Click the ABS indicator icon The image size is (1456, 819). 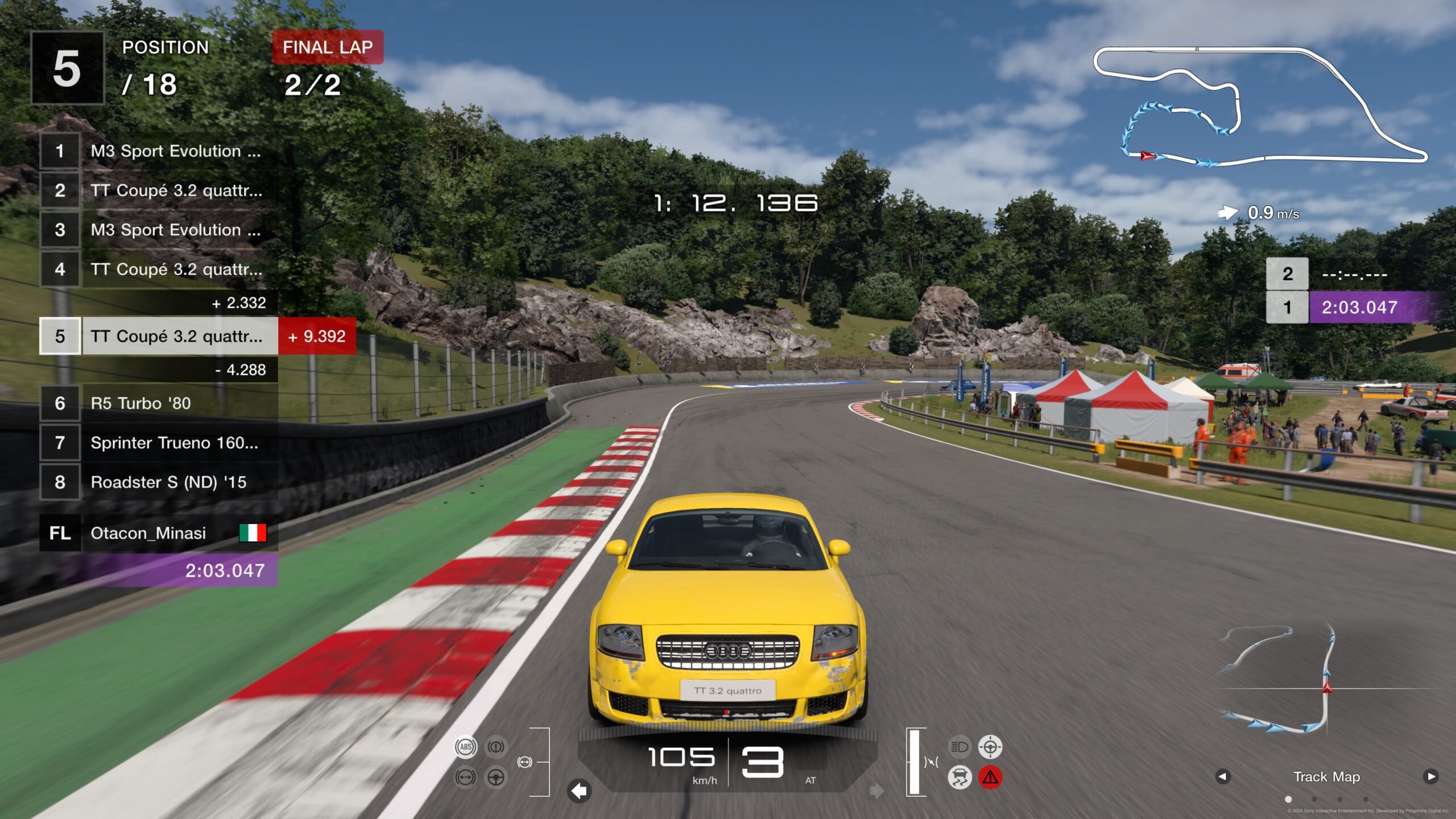[x=466, y=747]
